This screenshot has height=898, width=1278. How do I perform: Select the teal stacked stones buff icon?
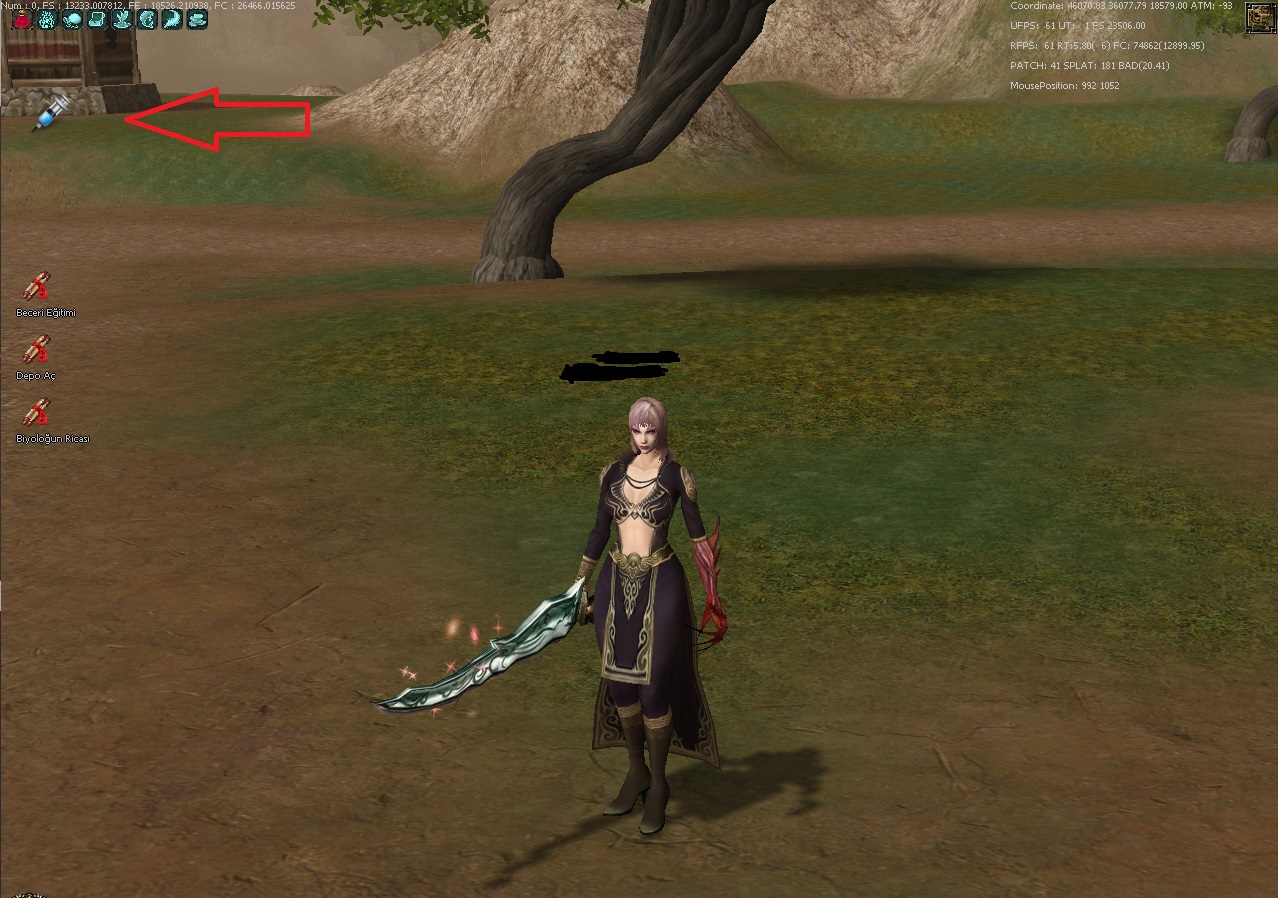click(197, 19)
